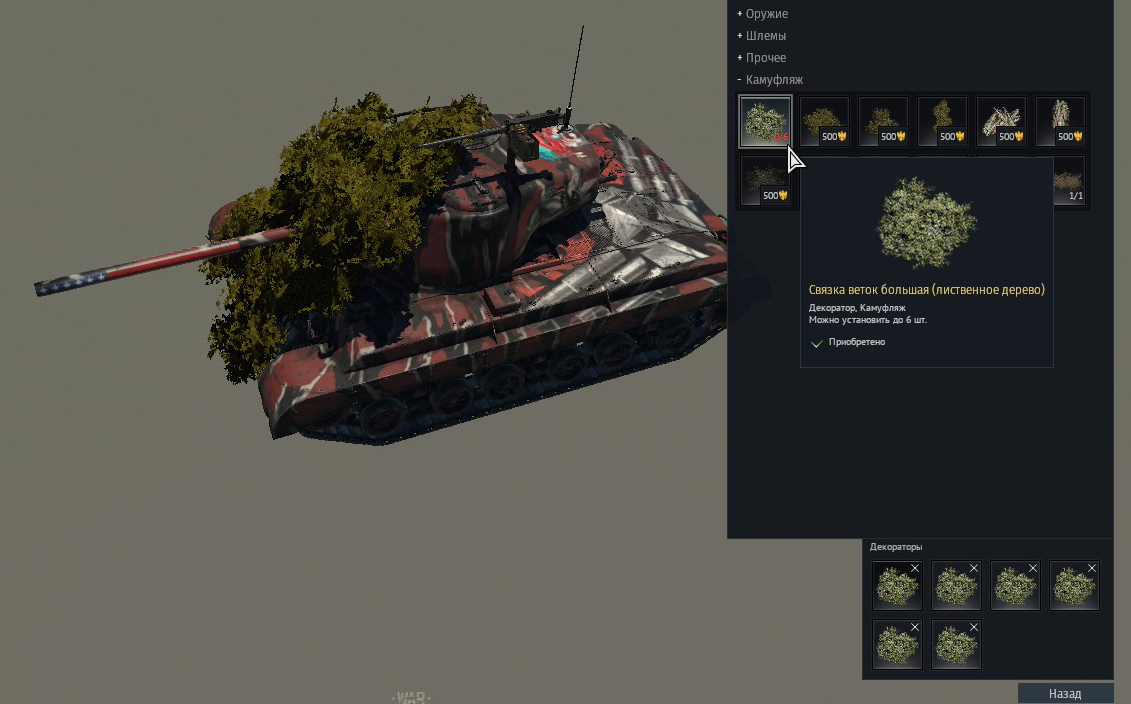Go back with the Назад button
Viewport: 1131px width, 704px height.
click(x=1065, y=693)
